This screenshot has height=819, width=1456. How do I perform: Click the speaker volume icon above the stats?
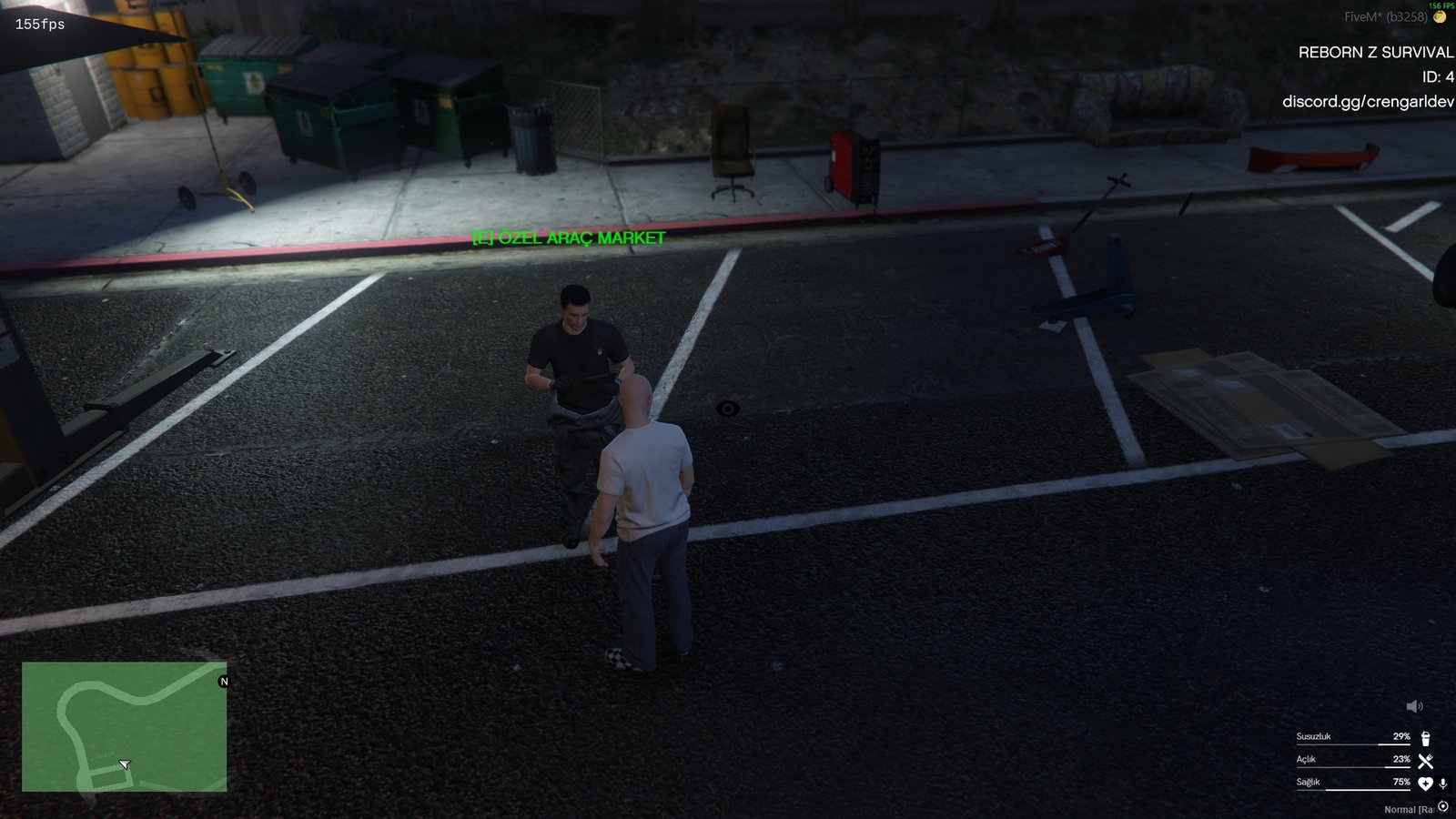(x=1414, y=706)
